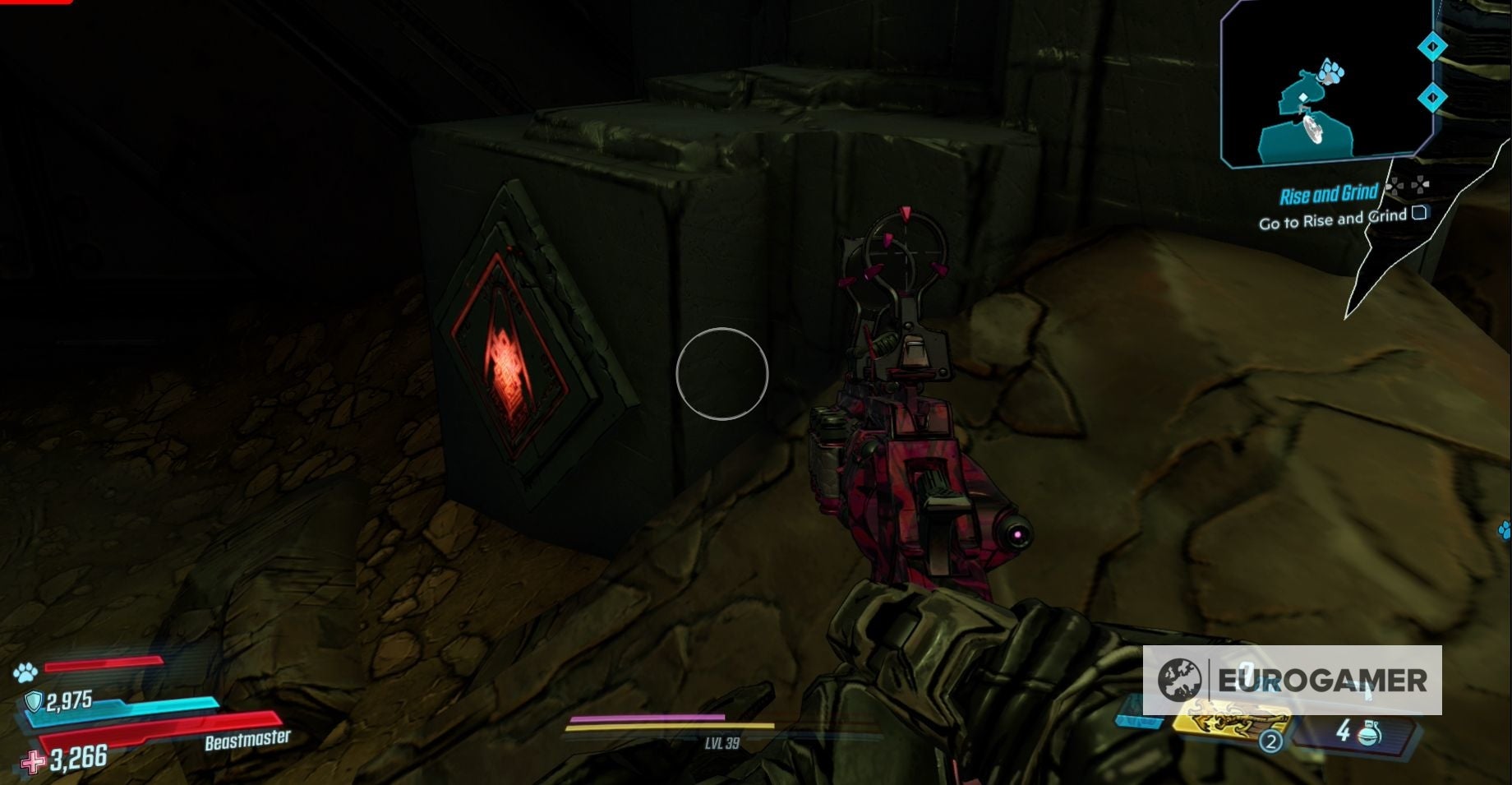Select the shield icon beside 2,975

[x=34, y=701]
